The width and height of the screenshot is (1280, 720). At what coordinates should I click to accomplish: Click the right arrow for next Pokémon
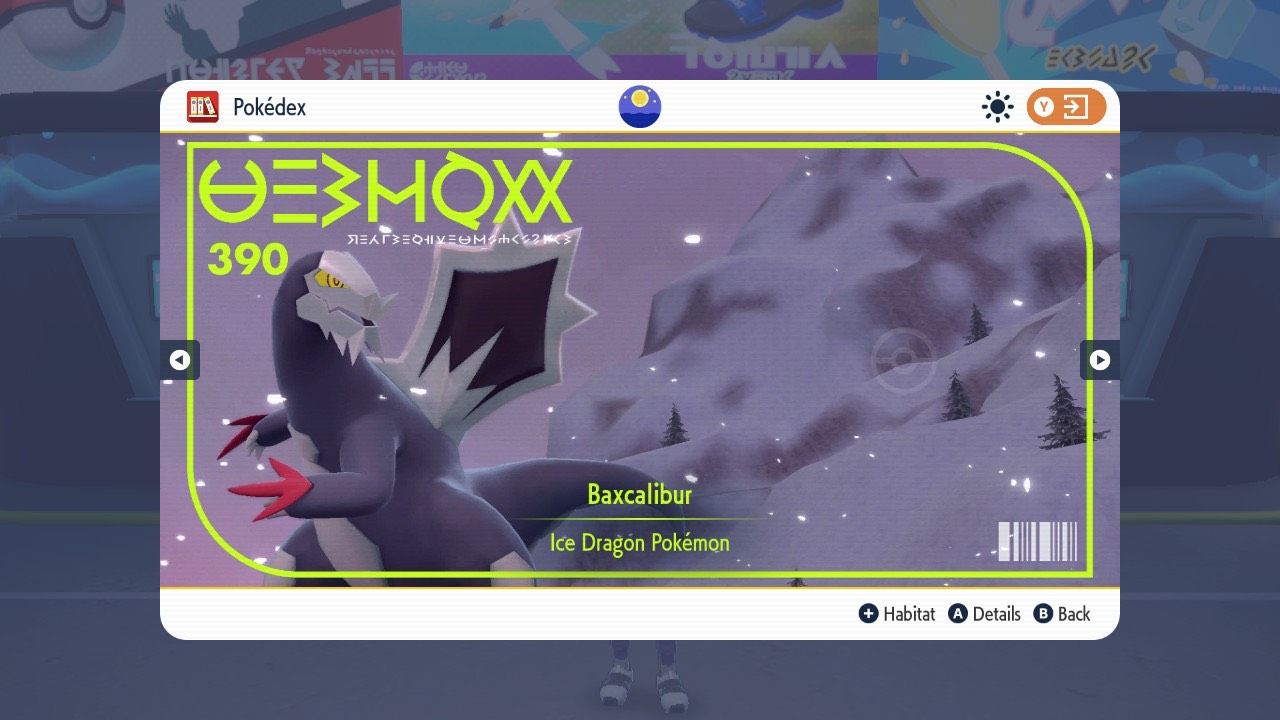[1100, 360]
